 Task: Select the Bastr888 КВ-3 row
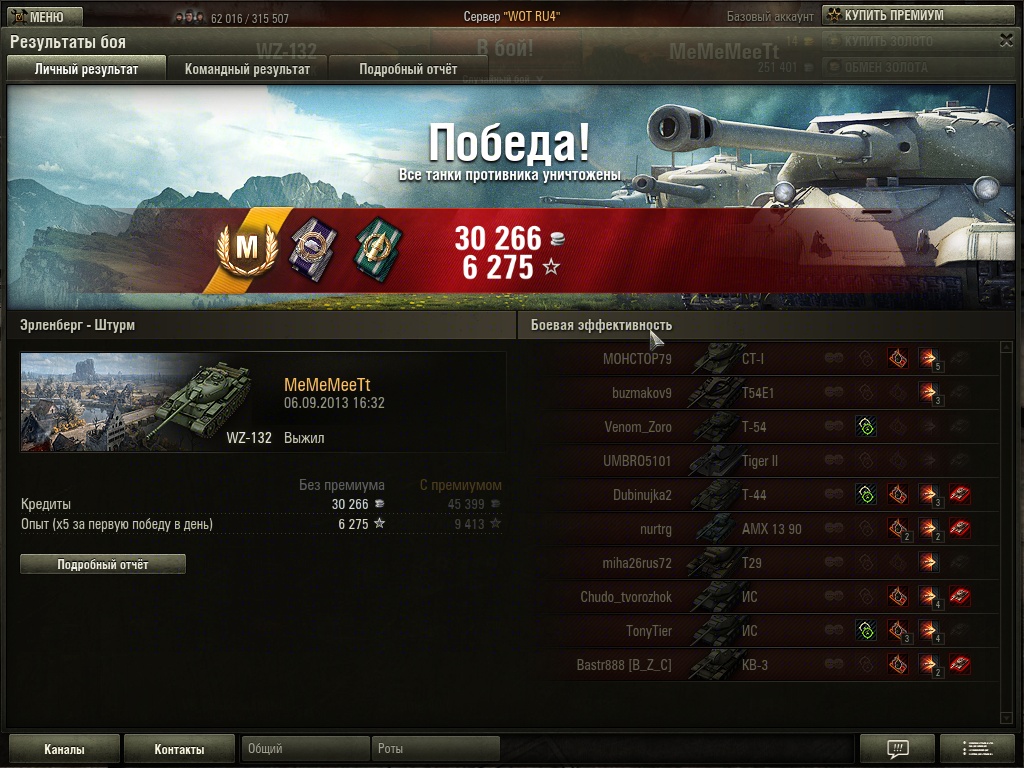tap(760, 665)
